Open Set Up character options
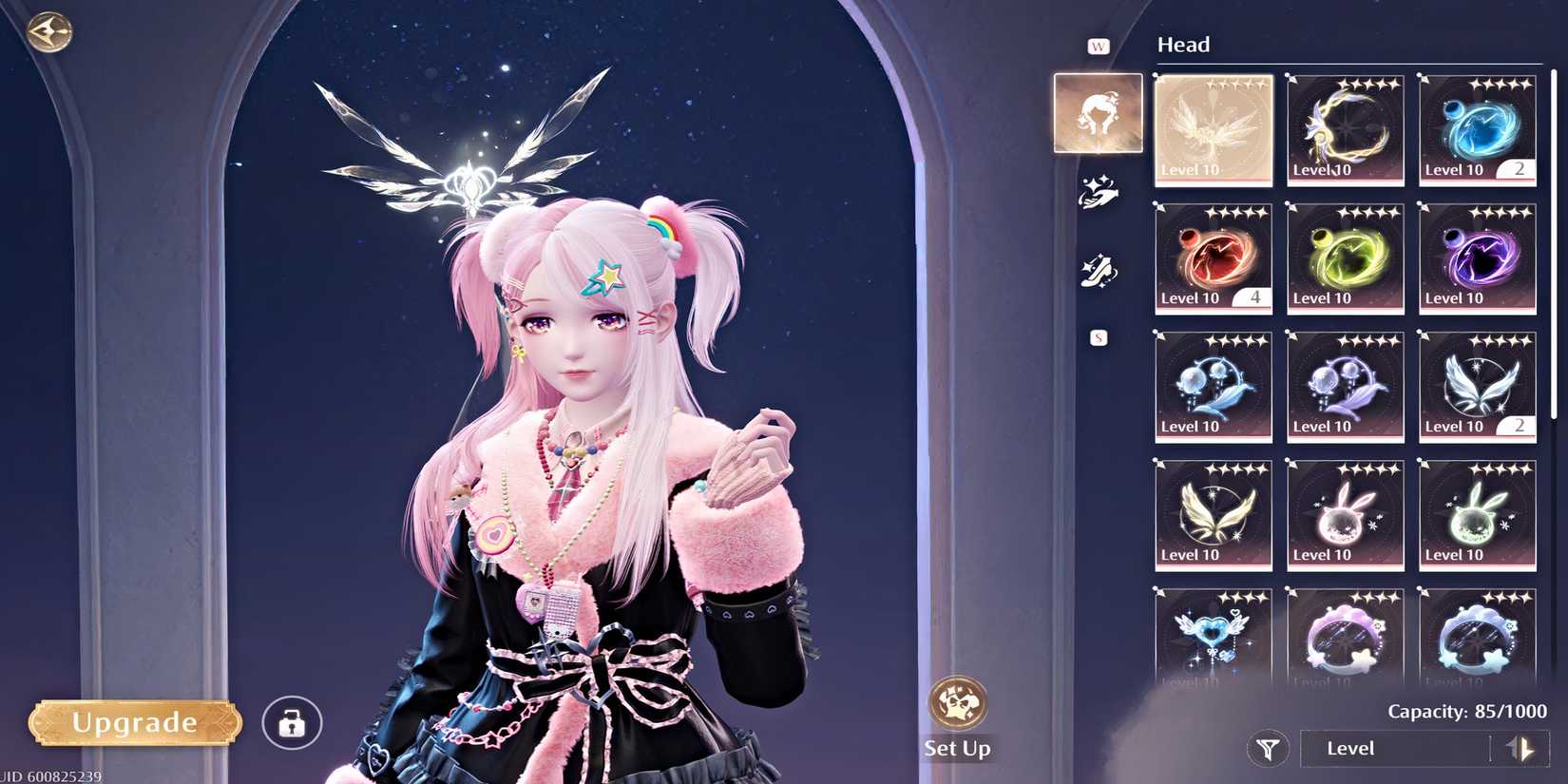Viewport: 1568px width, 784px height. [x=957, y=708]
